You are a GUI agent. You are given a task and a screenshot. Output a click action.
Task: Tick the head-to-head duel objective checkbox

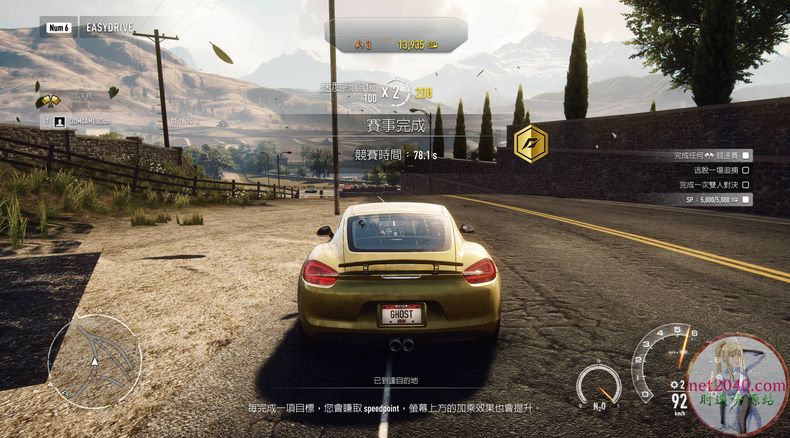click(x=746, y=185)
